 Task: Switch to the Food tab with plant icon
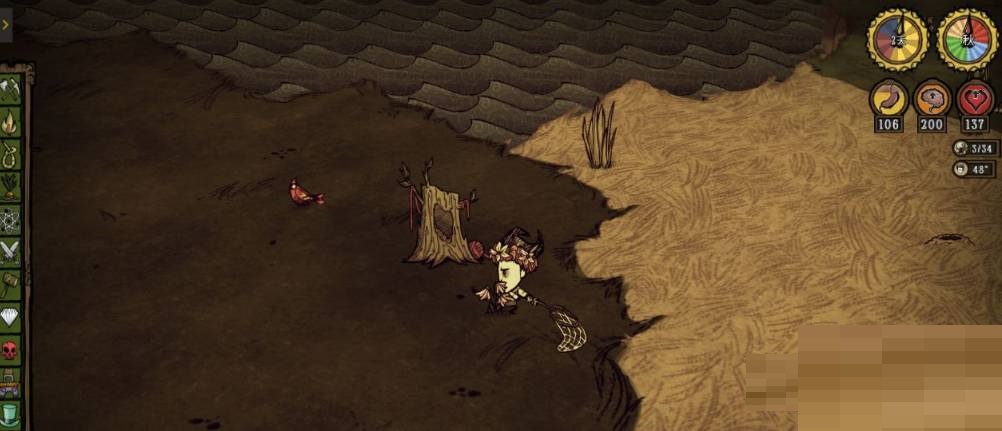pos(10,186)
